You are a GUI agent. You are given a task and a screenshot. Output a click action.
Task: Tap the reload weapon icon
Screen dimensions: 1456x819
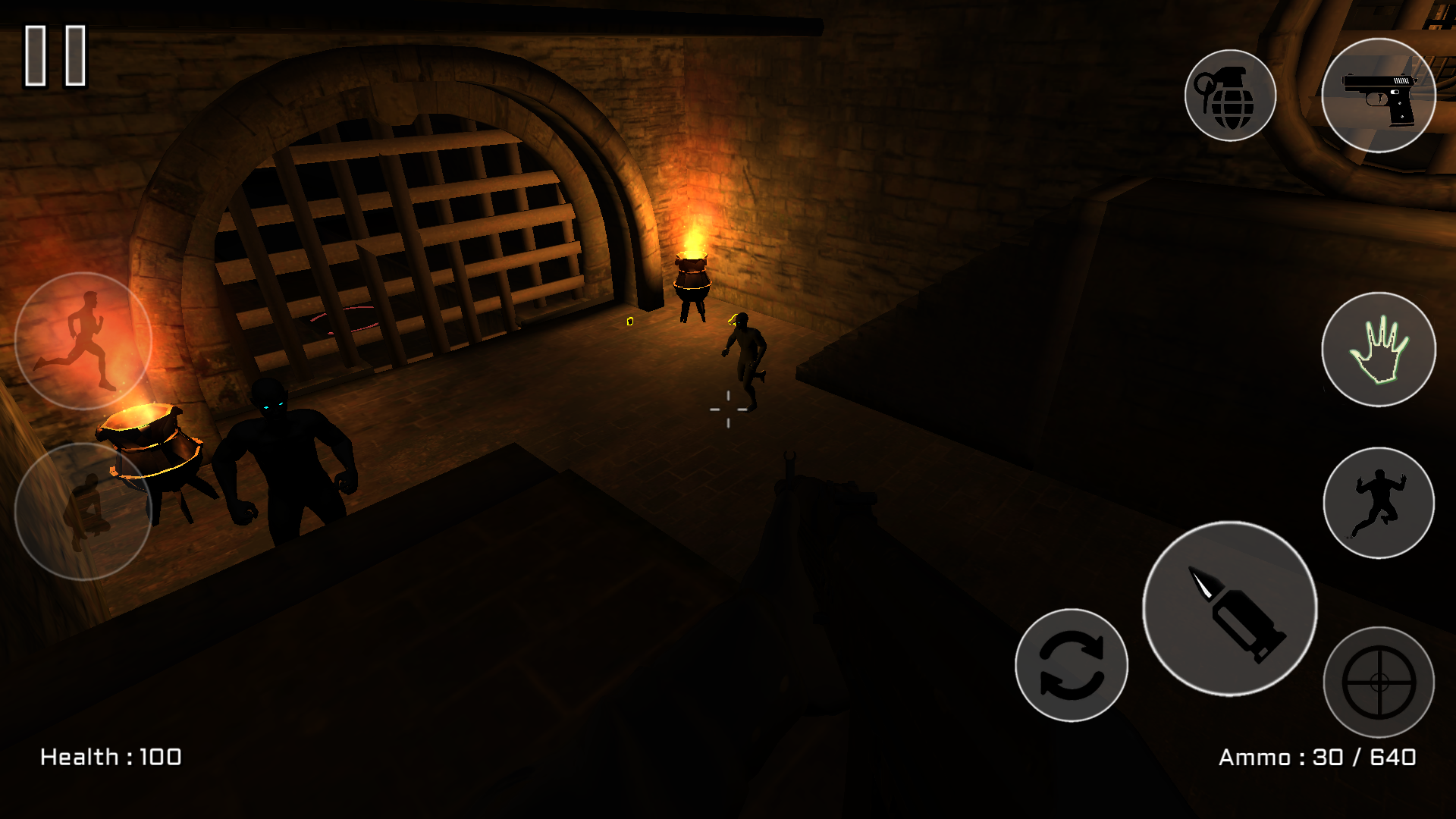pos(1072,666)
